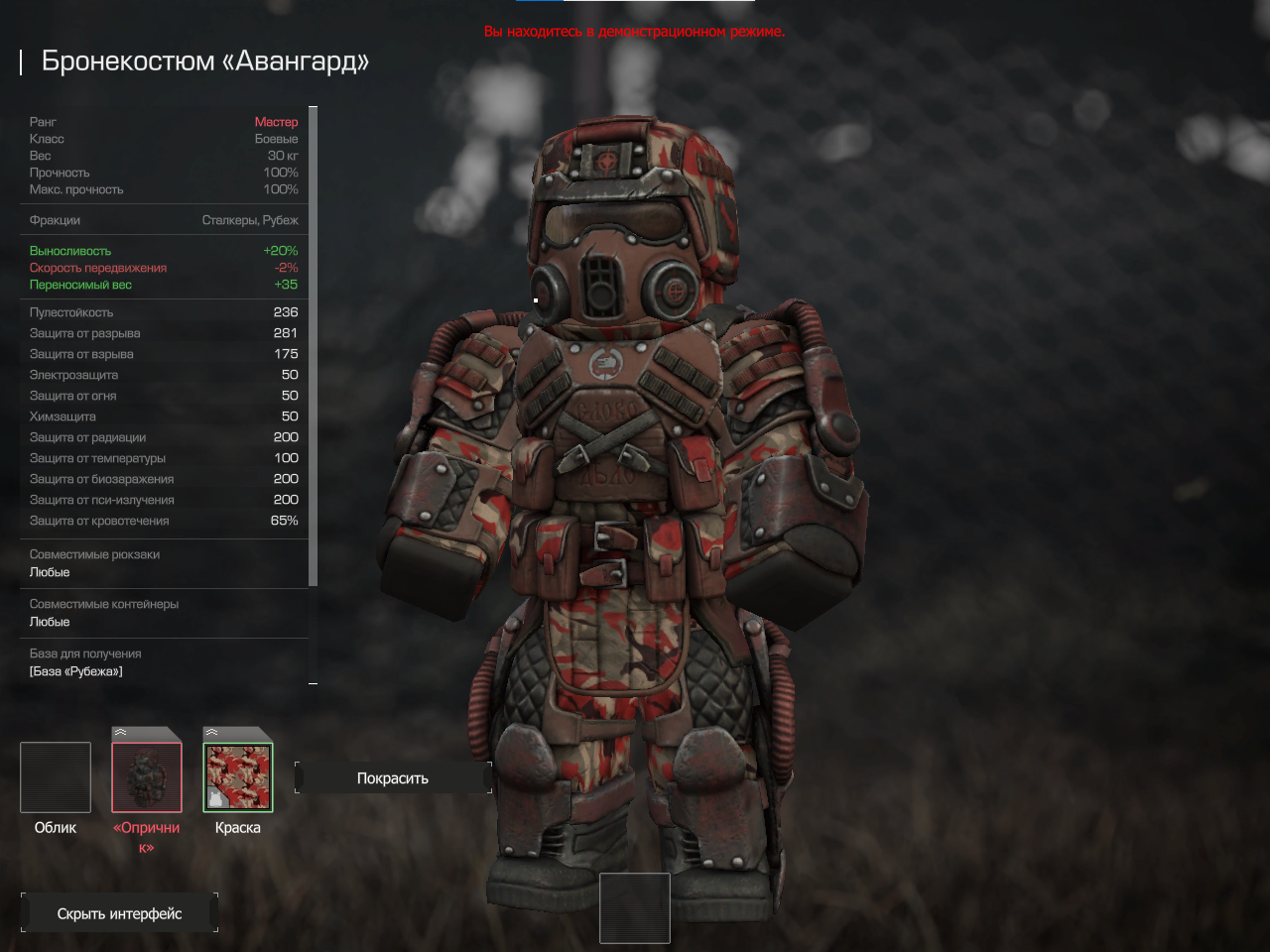
Task: Hide the interface with Скрыть интерфейс
Action: [x=119, y=913]
